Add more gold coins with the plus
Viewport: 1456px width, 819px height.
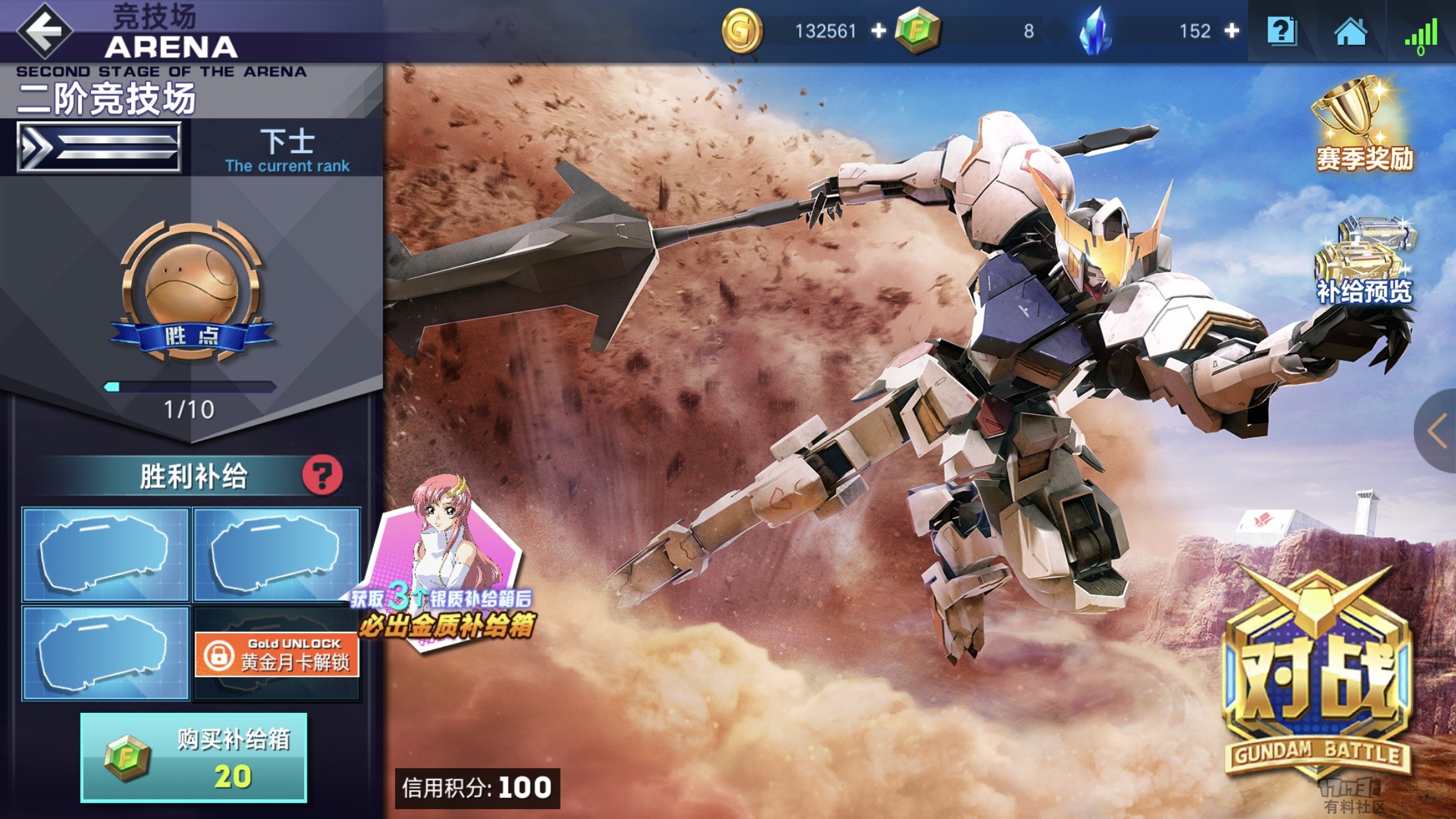[x=878, y=31]
